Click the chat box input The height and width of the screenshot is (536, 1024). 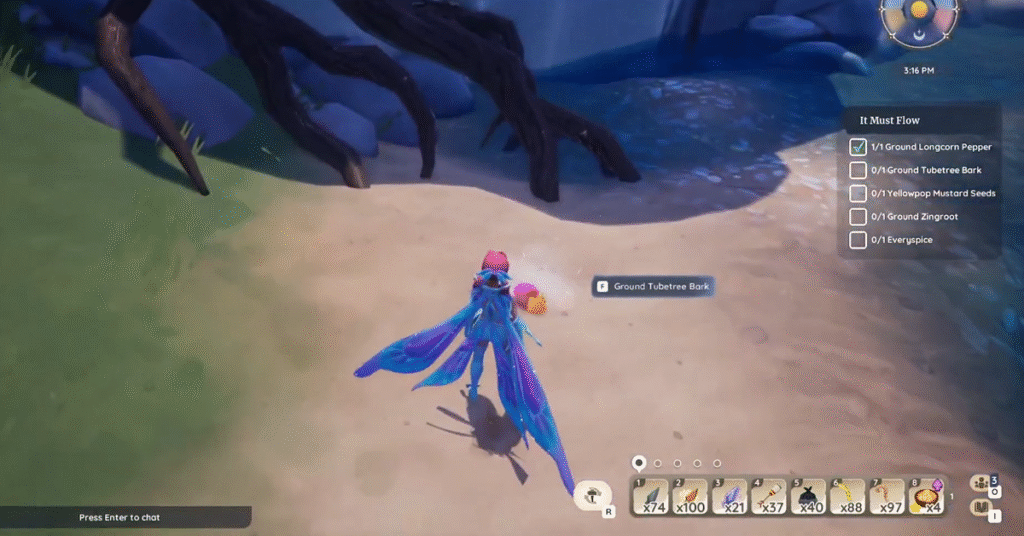[124, 518]
